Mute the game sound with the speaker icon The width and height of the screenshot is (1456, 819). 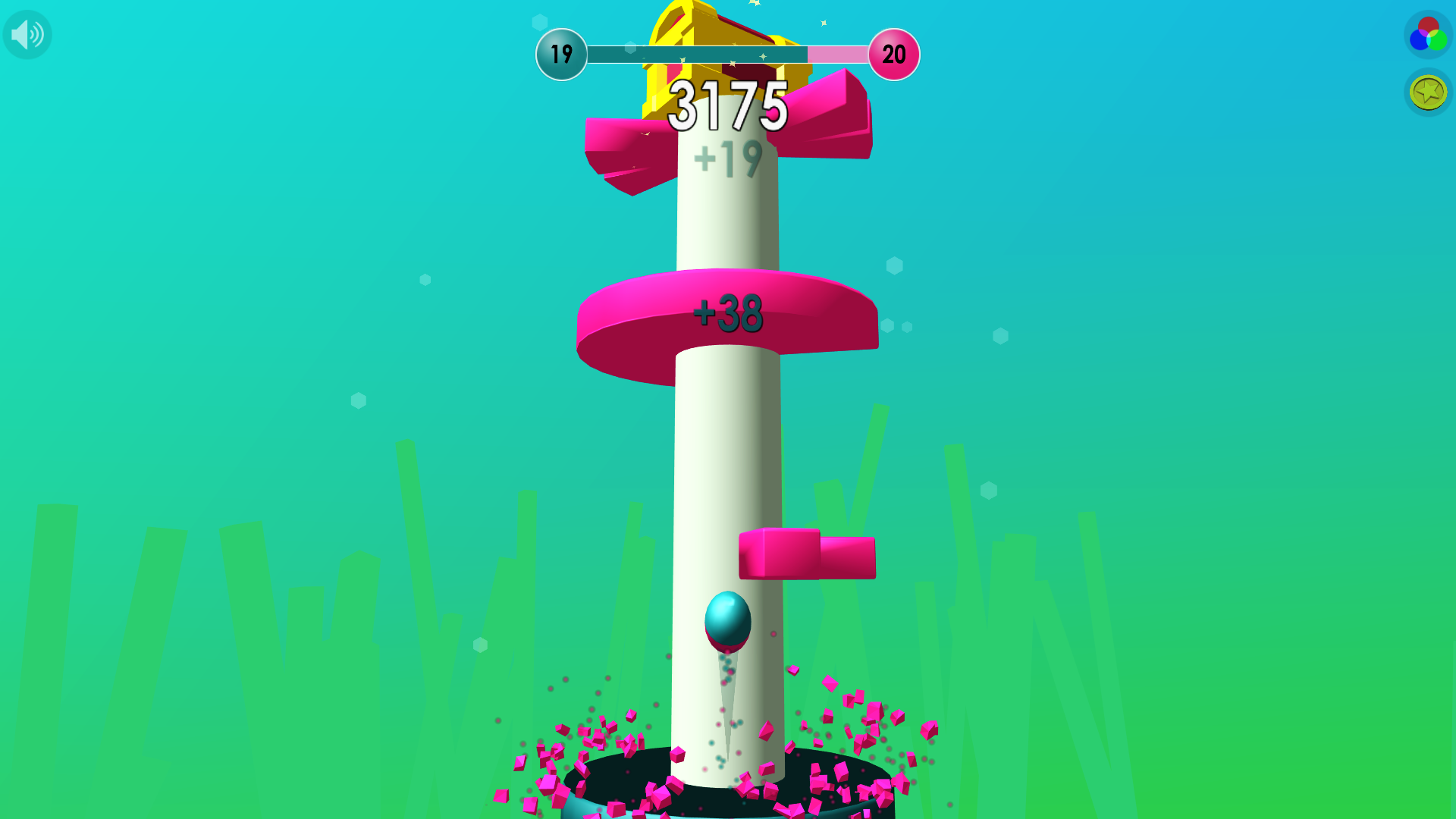(27, 34)
